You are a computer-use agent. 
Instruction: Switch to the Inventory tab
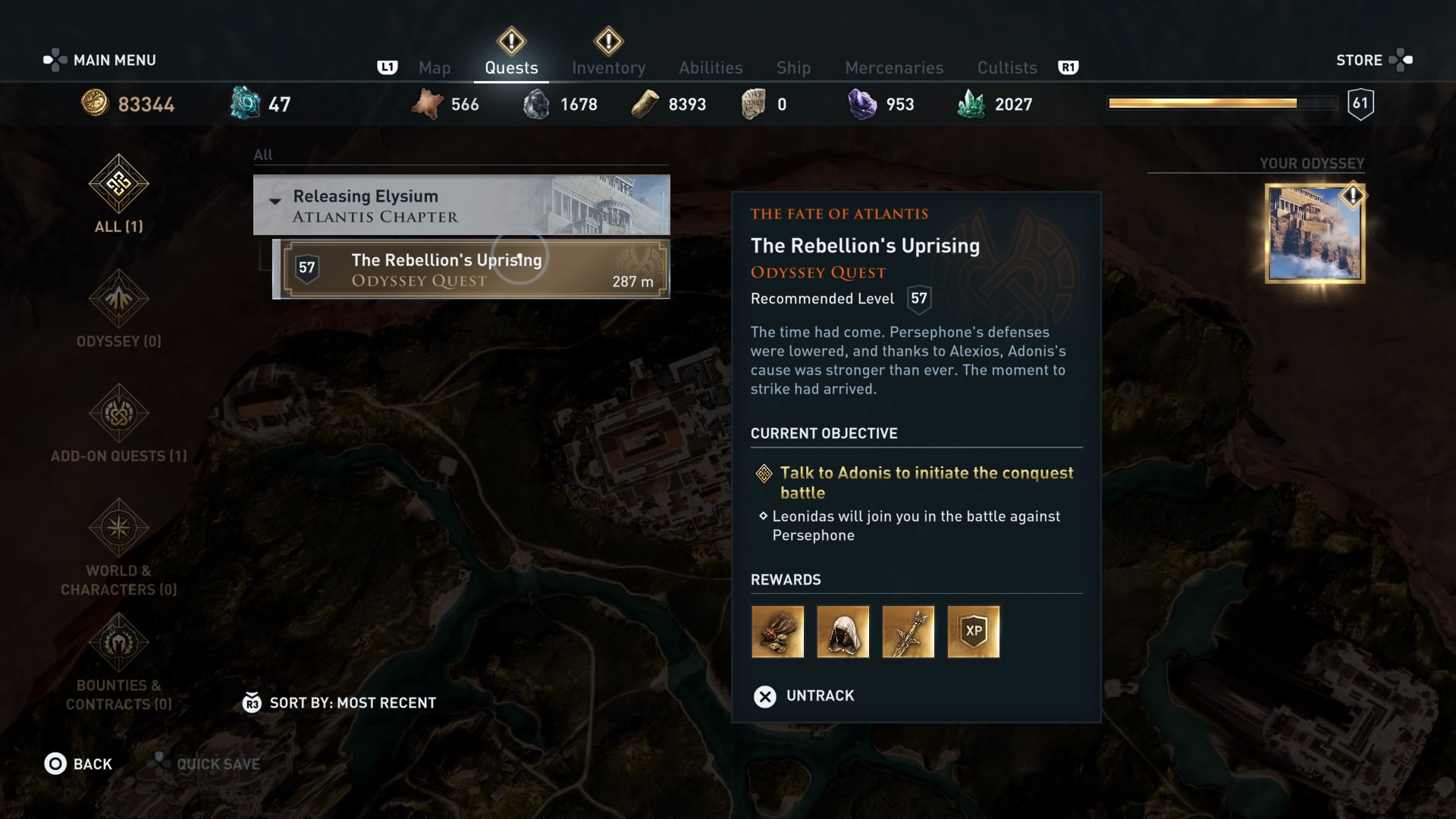609,67
